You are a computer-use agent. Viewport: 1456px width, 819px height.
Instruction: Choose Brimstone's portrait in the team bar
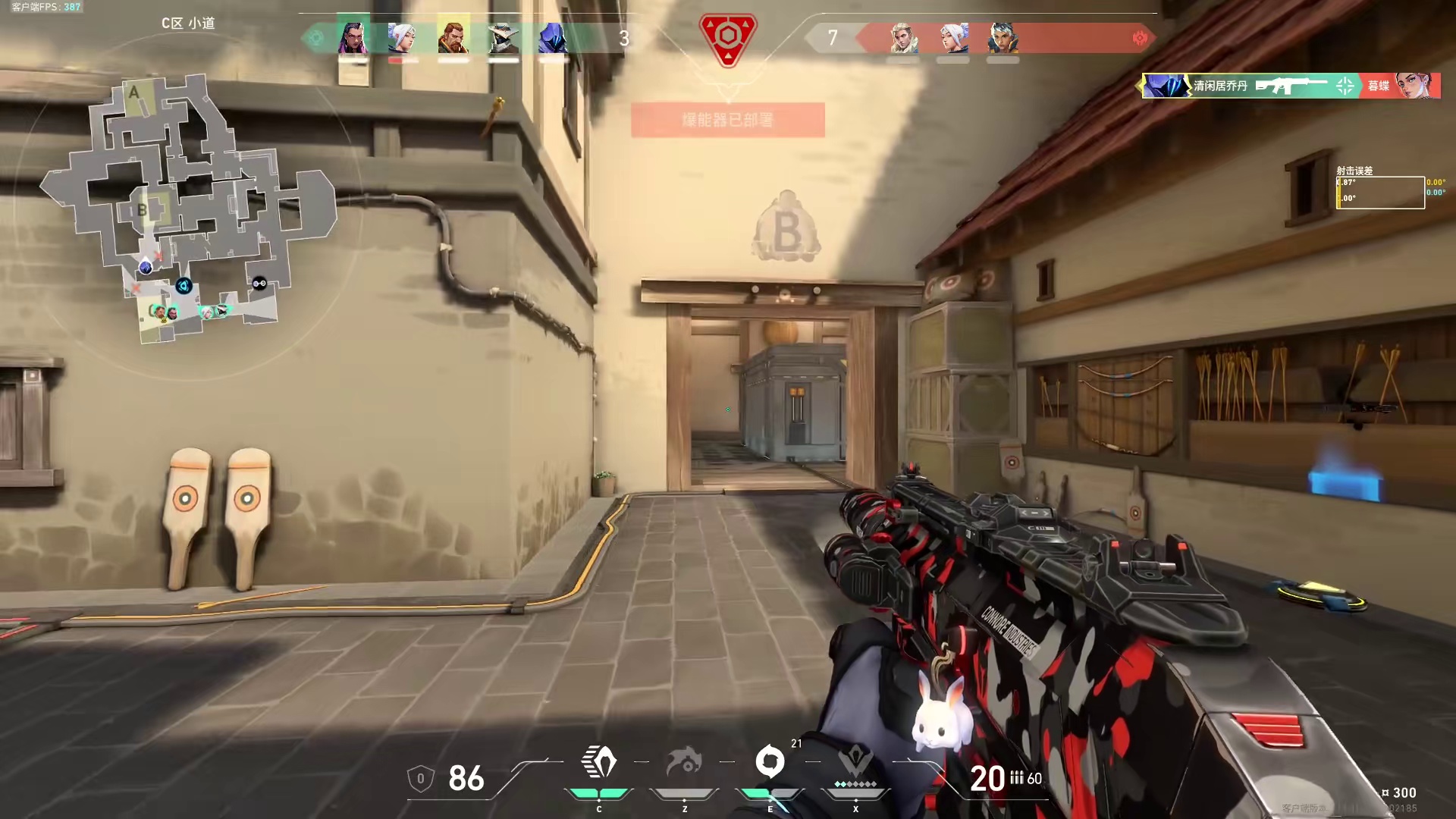pyautogui.click(x=453, y=37)
